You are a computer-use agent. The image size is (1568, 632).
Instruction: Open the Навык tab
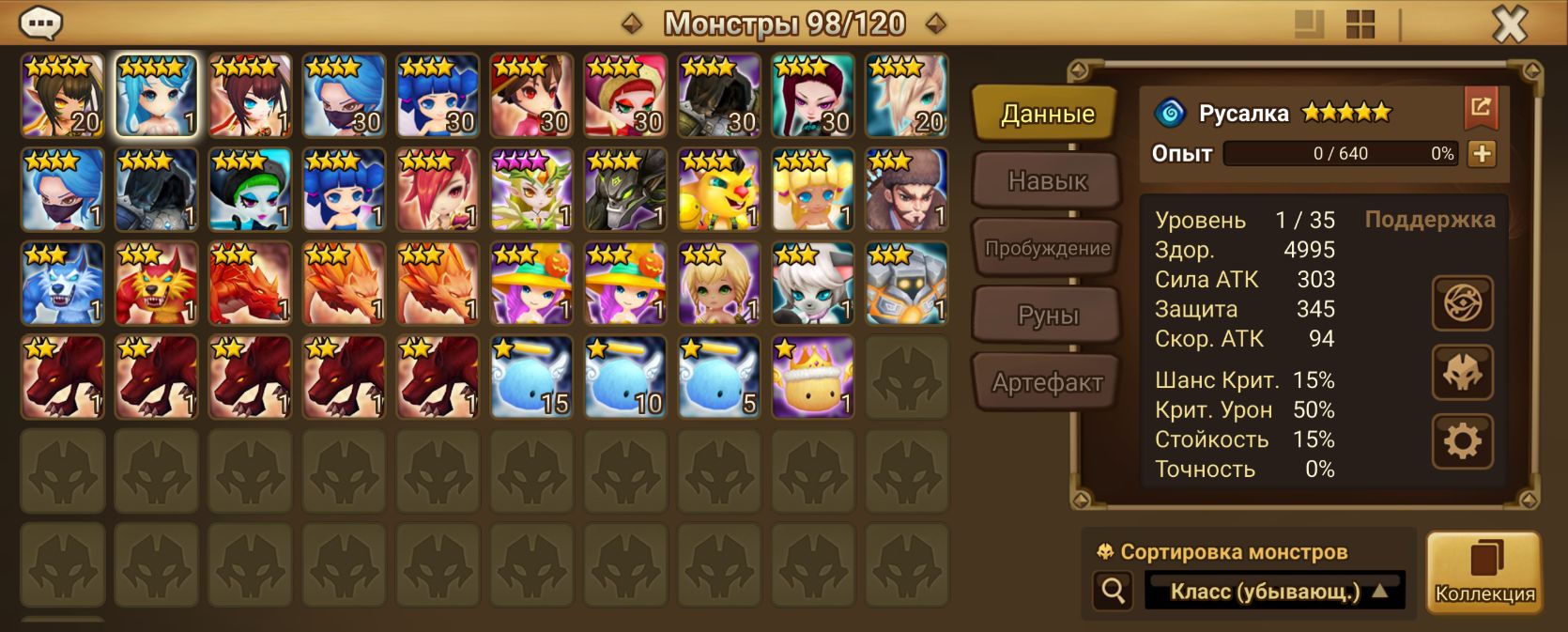pos(1047,180)
